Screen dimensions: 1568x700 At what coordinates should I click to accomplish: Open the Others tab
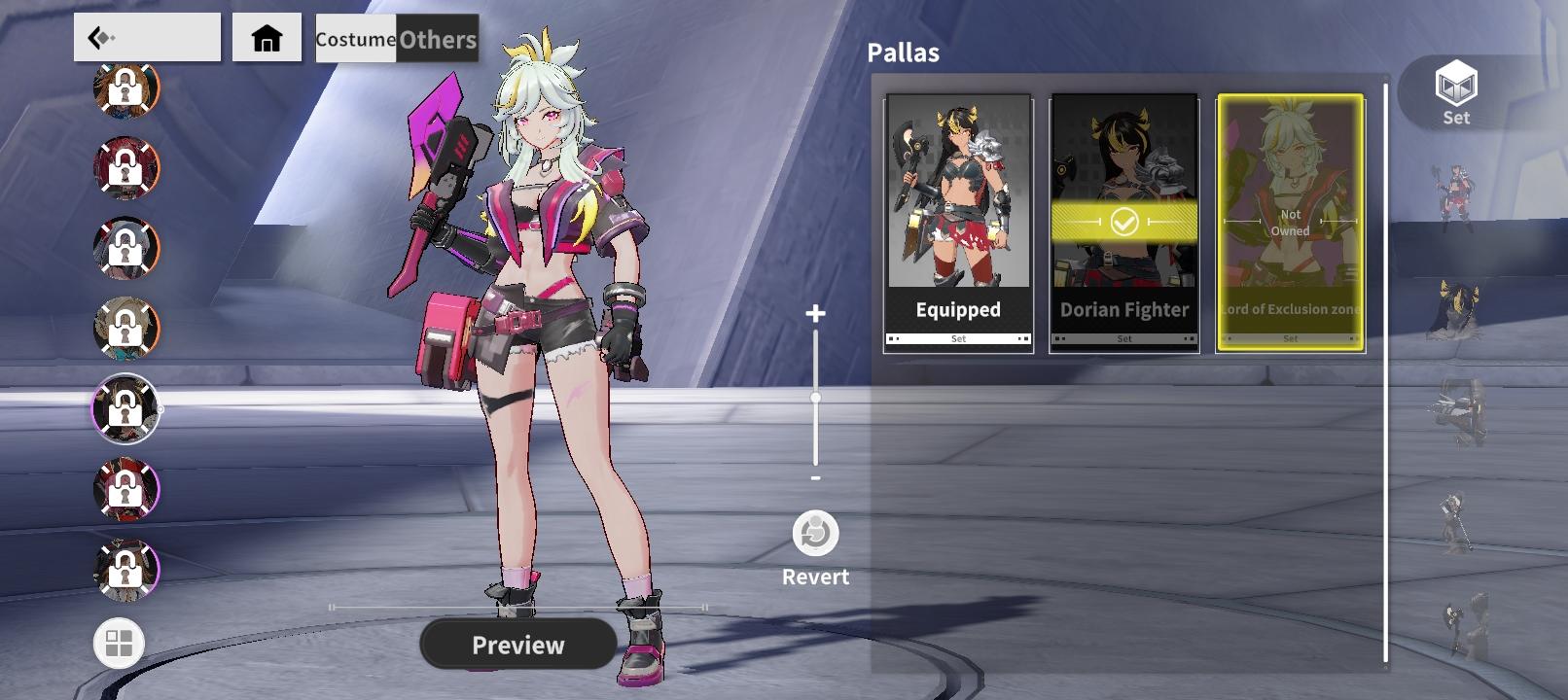click(438, 39)
